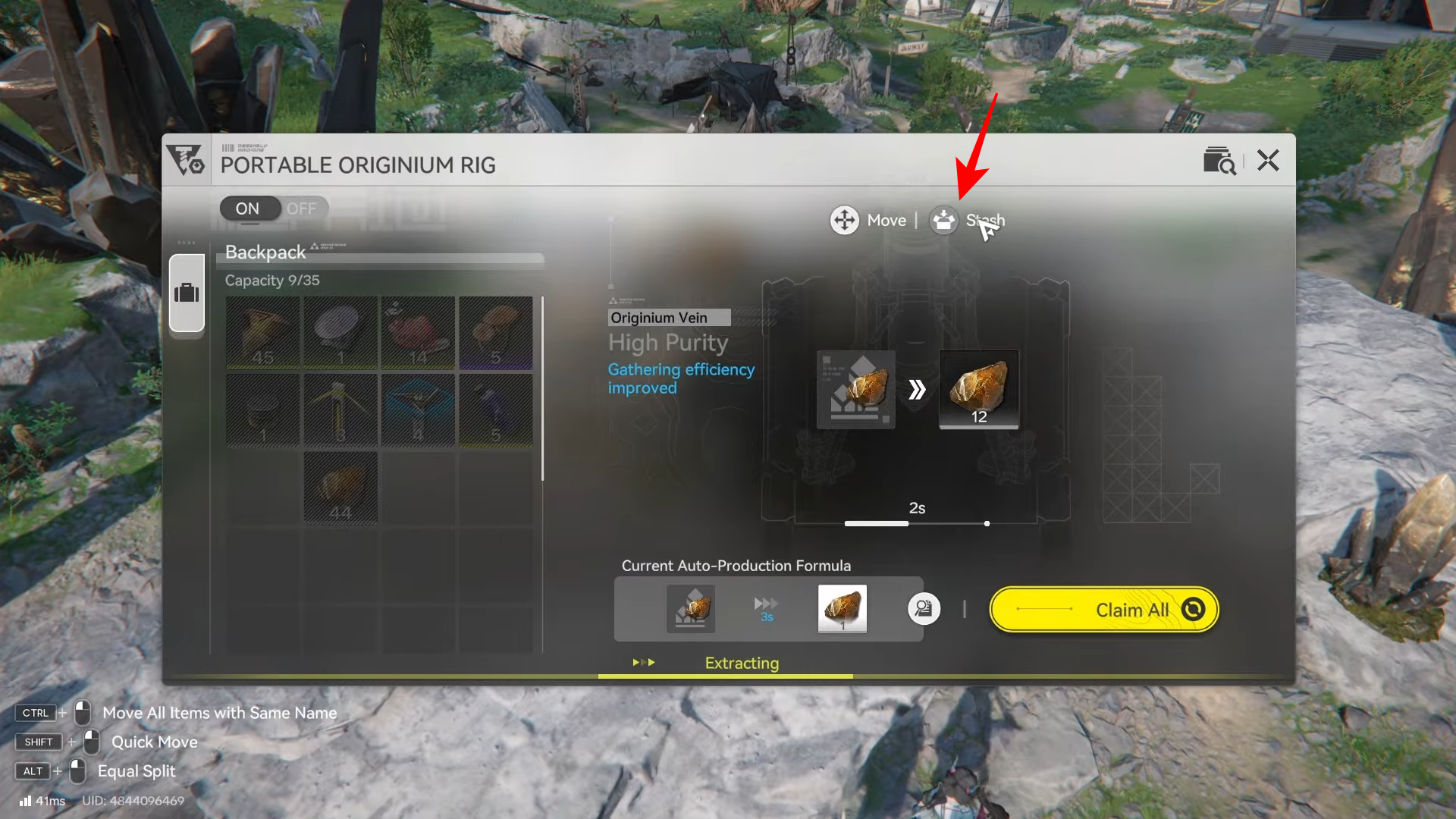This screenshot has height=819, width=1456.
Task: Take the 12 Originium ore from output slot
Action: [x=979, y=389]
